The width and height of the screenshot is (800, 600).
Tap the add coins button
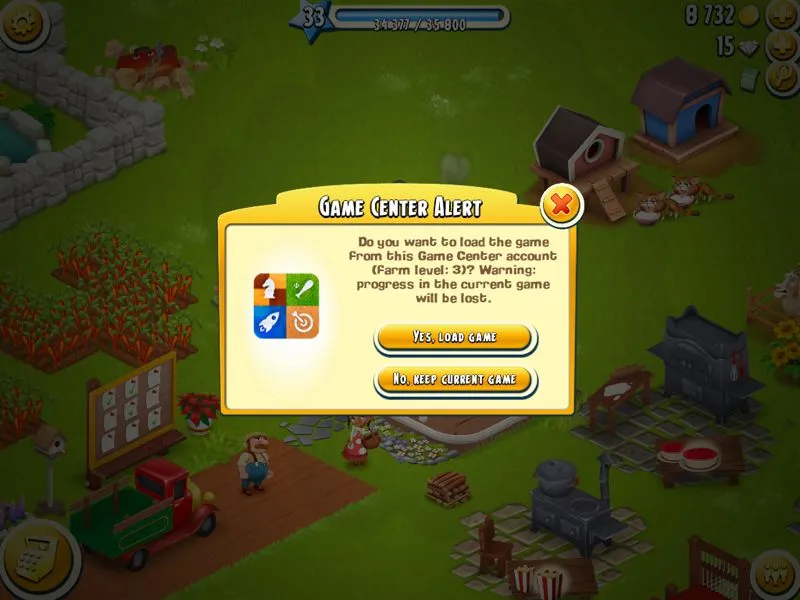pyautogui.click(x=781, y=15)
